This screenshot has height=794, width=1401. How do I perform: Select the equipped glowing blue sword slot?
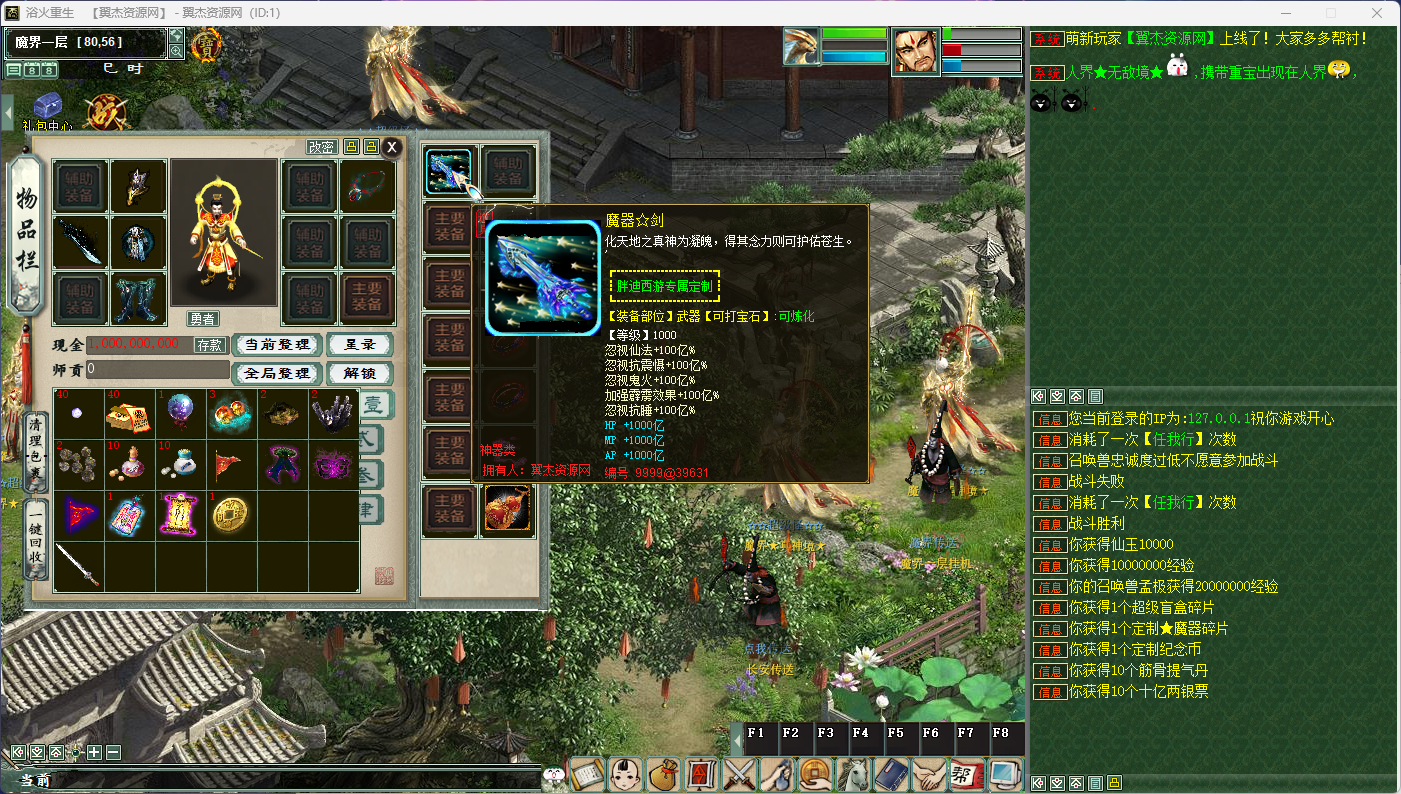pyautogui.click(x=449, y=171)
